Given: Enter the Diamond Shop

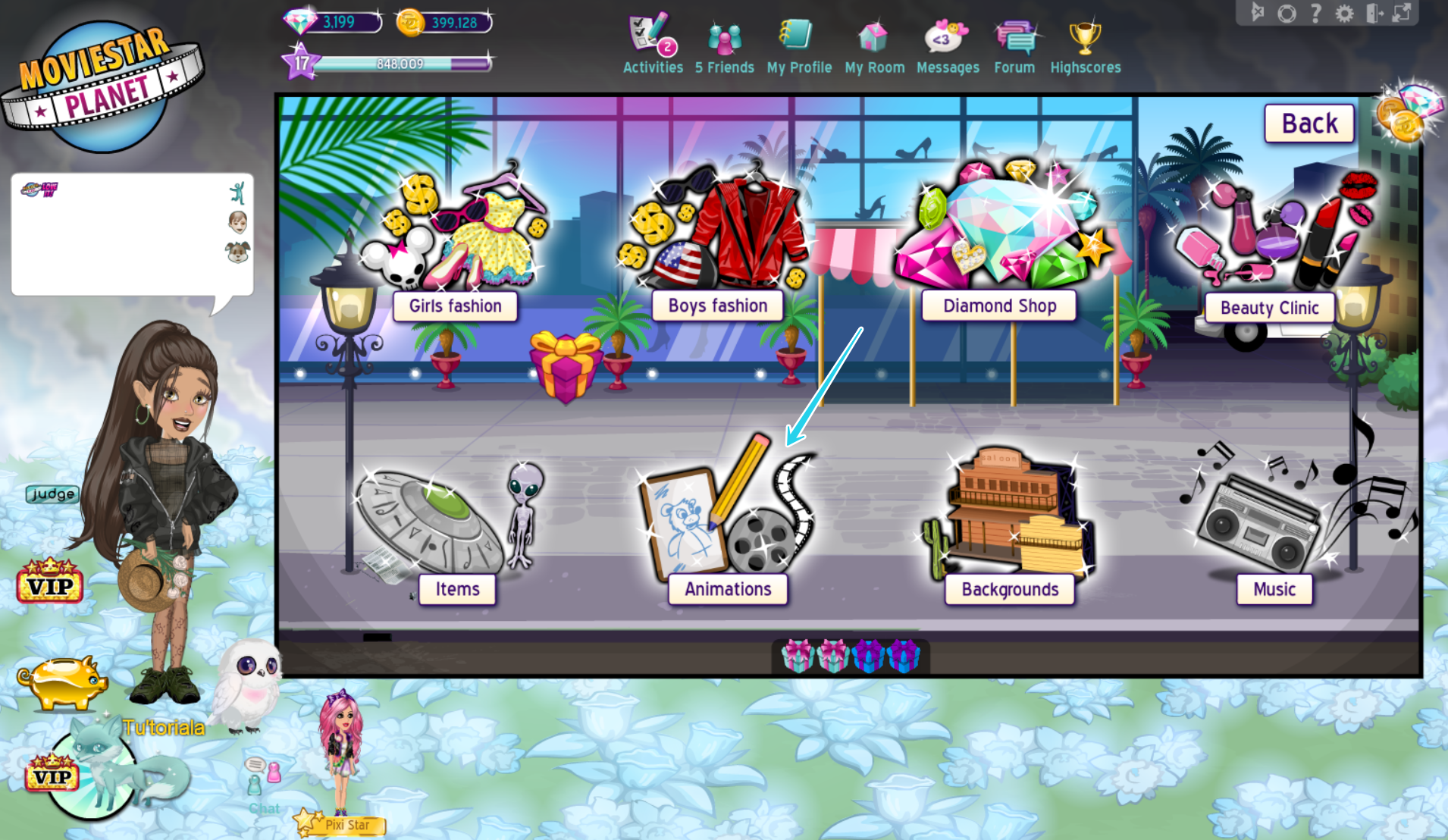Looking at the screenshot, I should (x=999, y=306).
